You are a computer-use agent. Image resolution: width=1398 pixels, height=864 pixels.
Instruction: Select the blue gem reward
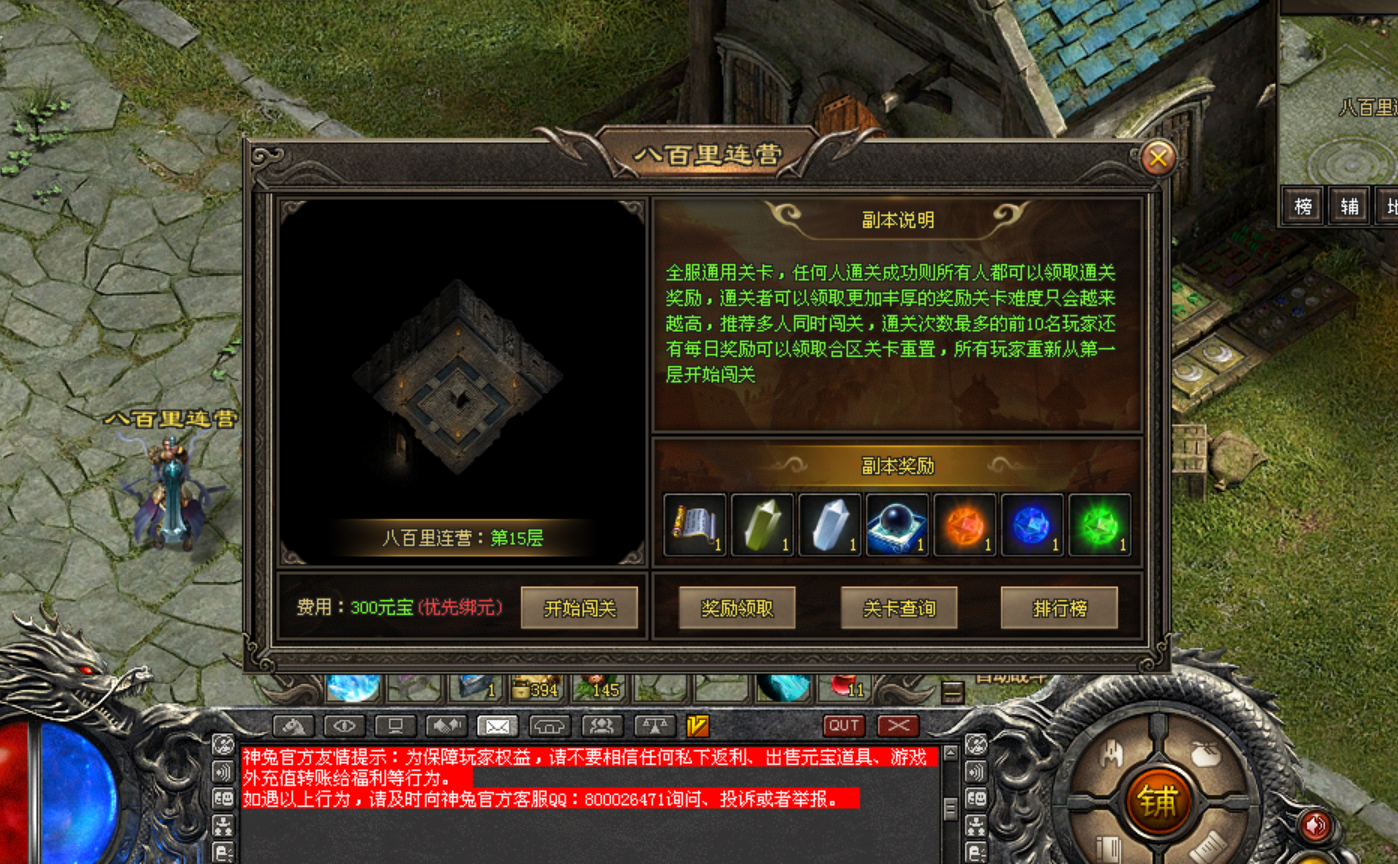(1032, 525)
